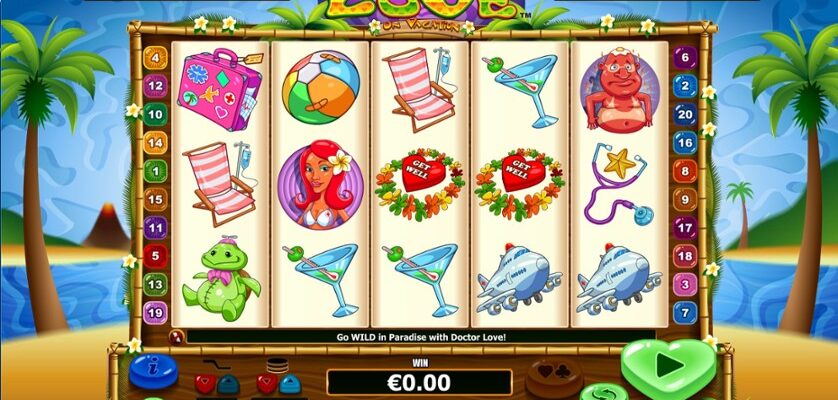Viewport: 838px width, 400px height.
Task: Select payline number 19 marker
Action: [155, 313]
